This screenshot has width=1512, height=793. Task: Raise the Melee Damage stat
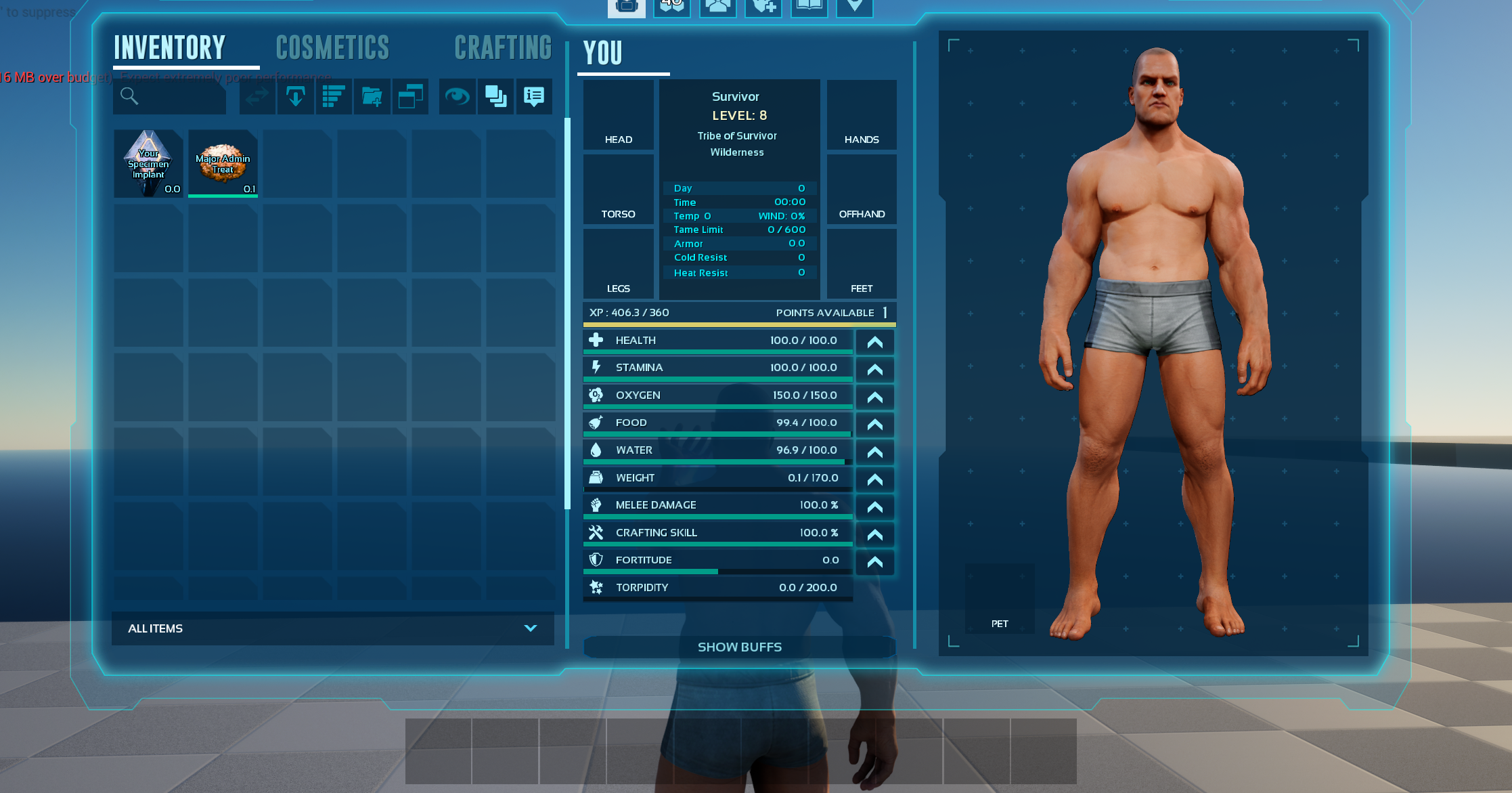[874, 507]
